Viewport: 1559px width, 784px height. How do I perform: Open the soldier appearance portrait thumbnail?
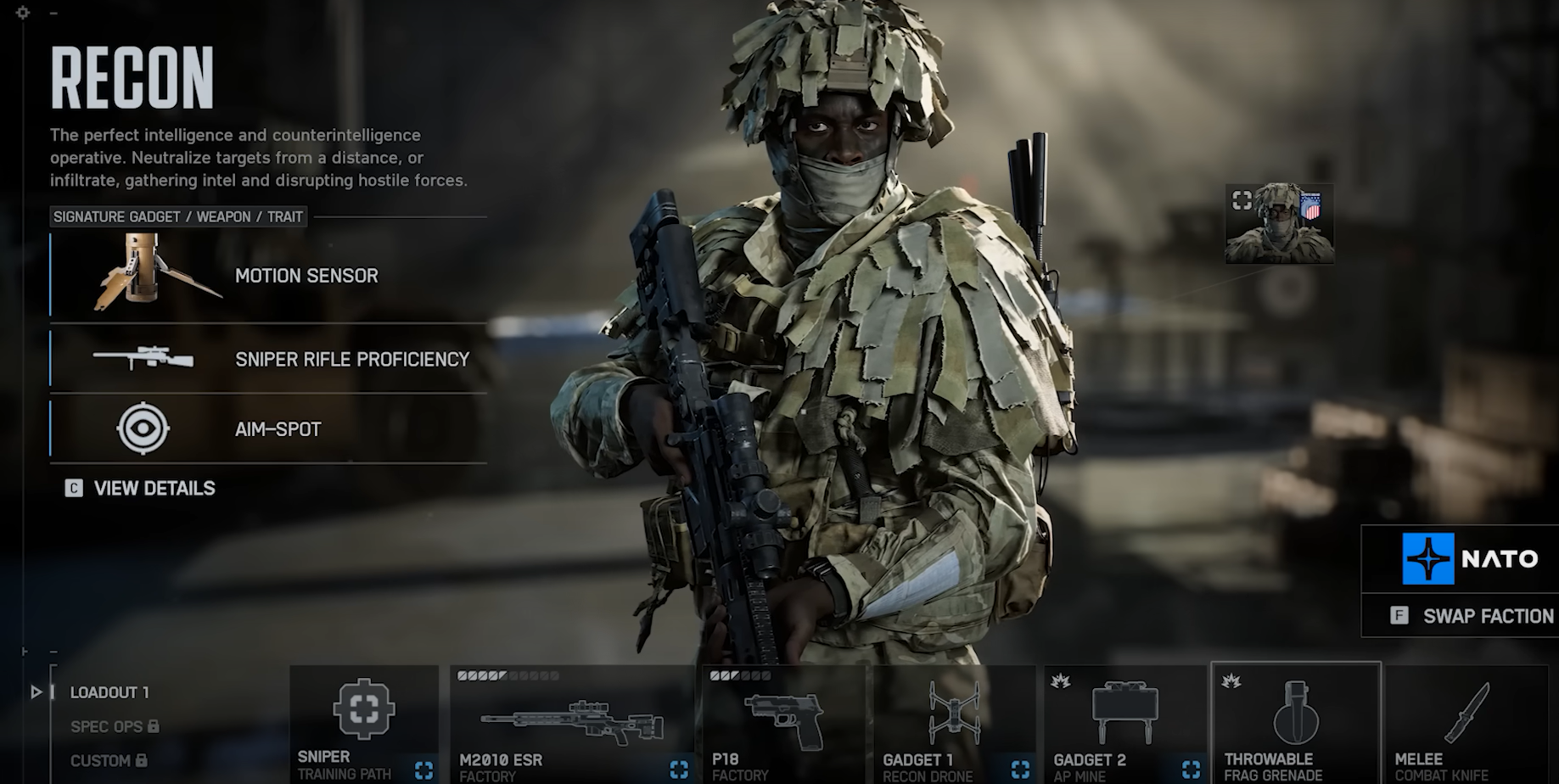click(1279, 224)
